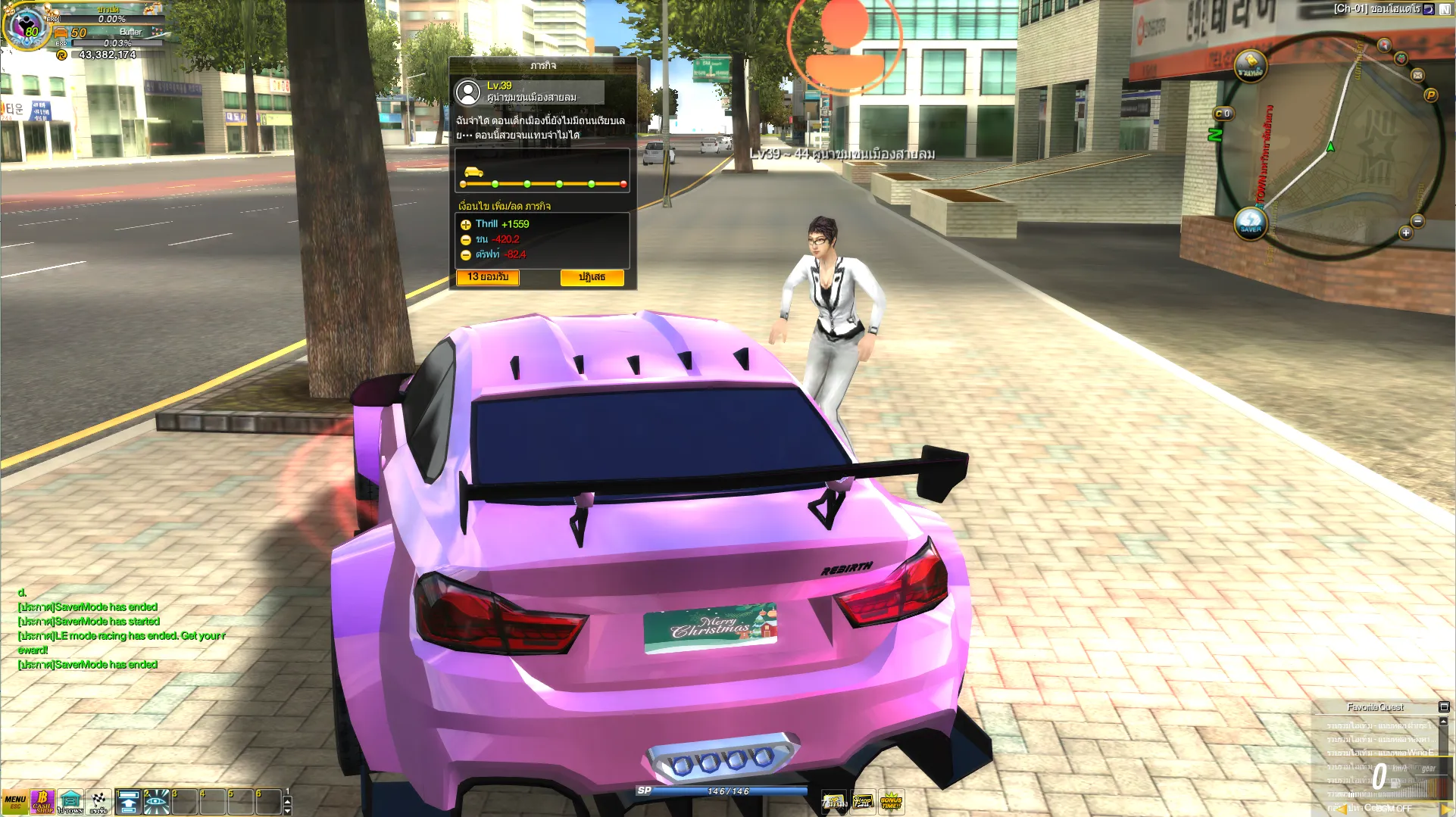Collapse the Favorite Quest panel
Screen dimensions: 1456x817
point(1444,707)
